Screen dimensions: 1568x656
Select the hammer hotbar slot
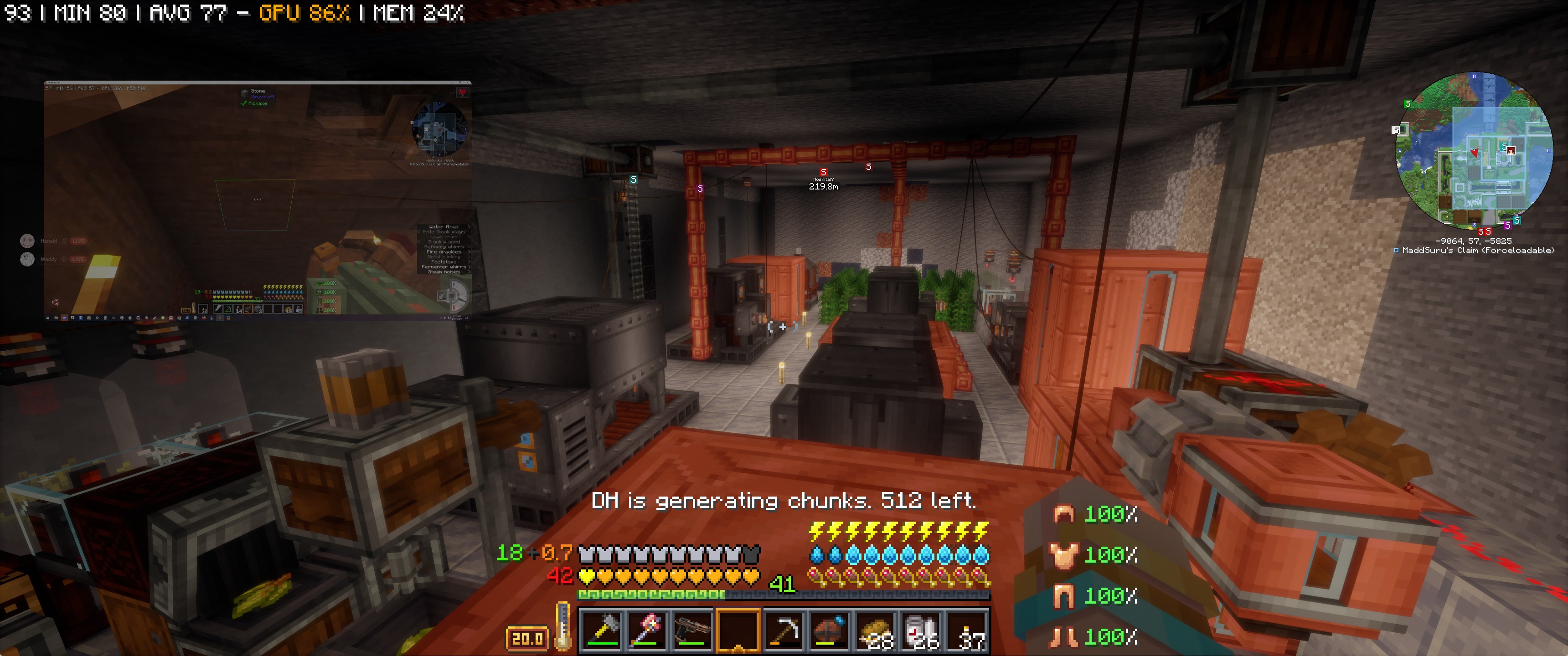tap(601, 630)
